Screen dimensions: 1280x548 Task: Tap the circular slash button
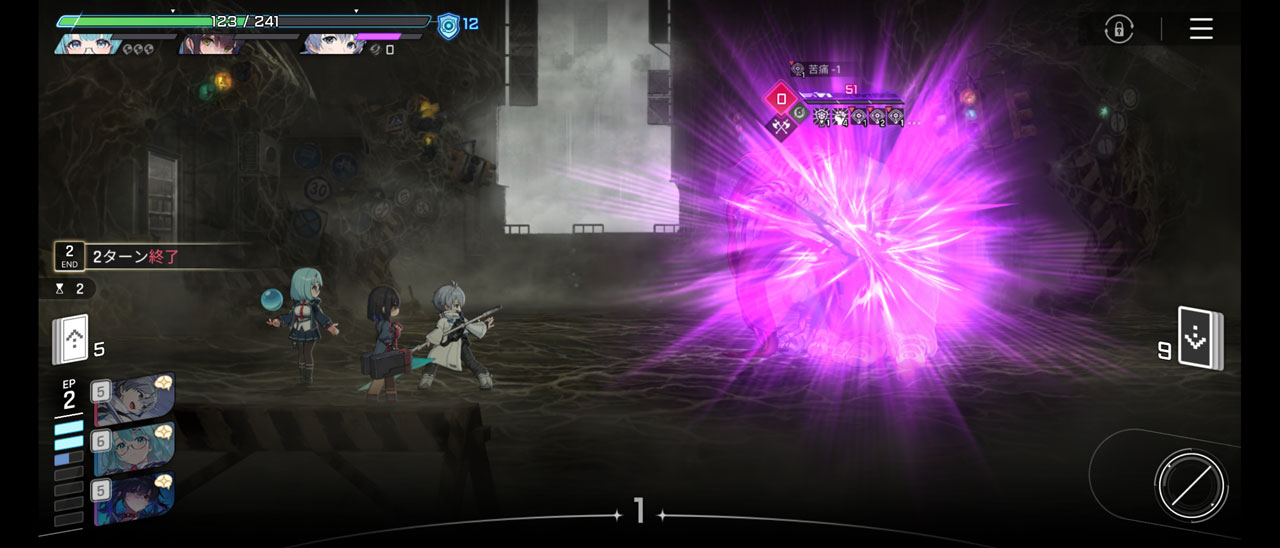(1190, 486)
